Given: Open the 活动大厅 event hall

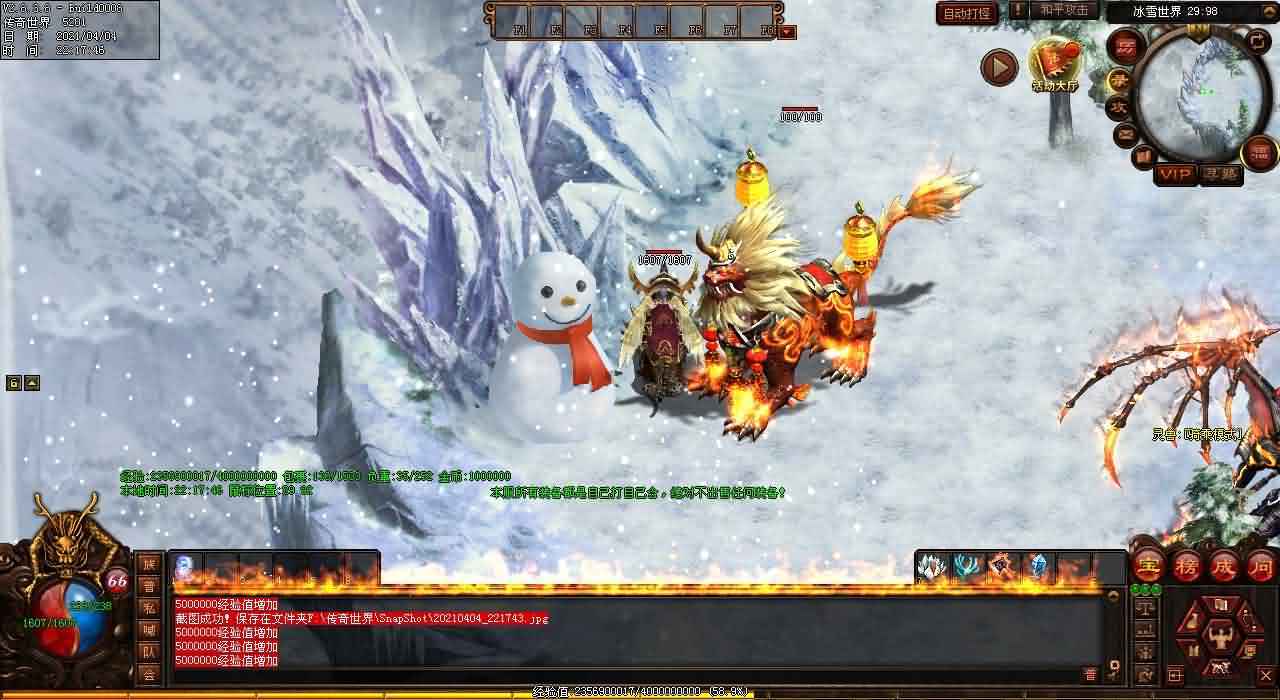Looking at the screenshot, I should click(1055, 62).
